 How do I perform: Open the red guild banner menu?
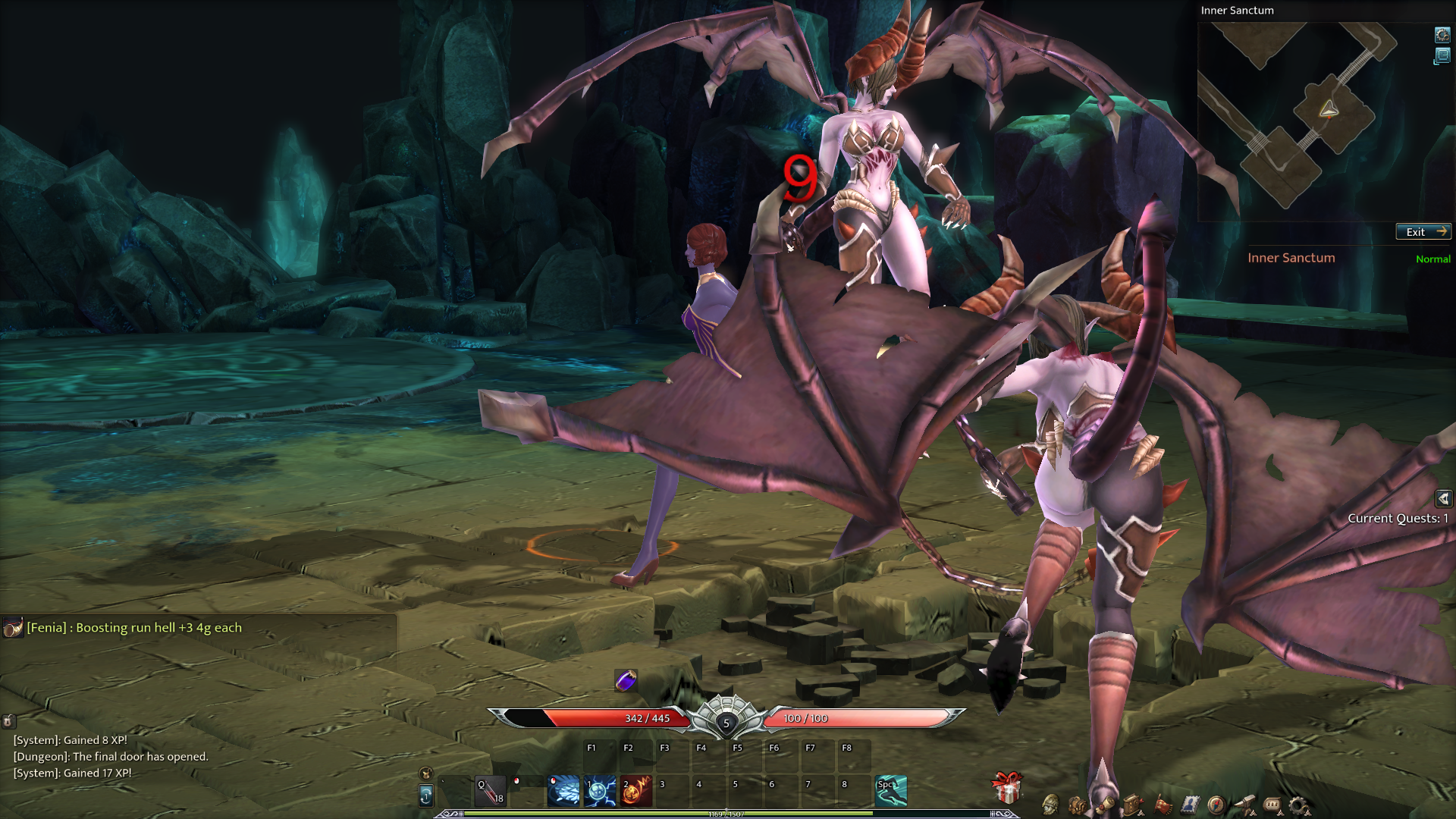[x=1163, y=805]
